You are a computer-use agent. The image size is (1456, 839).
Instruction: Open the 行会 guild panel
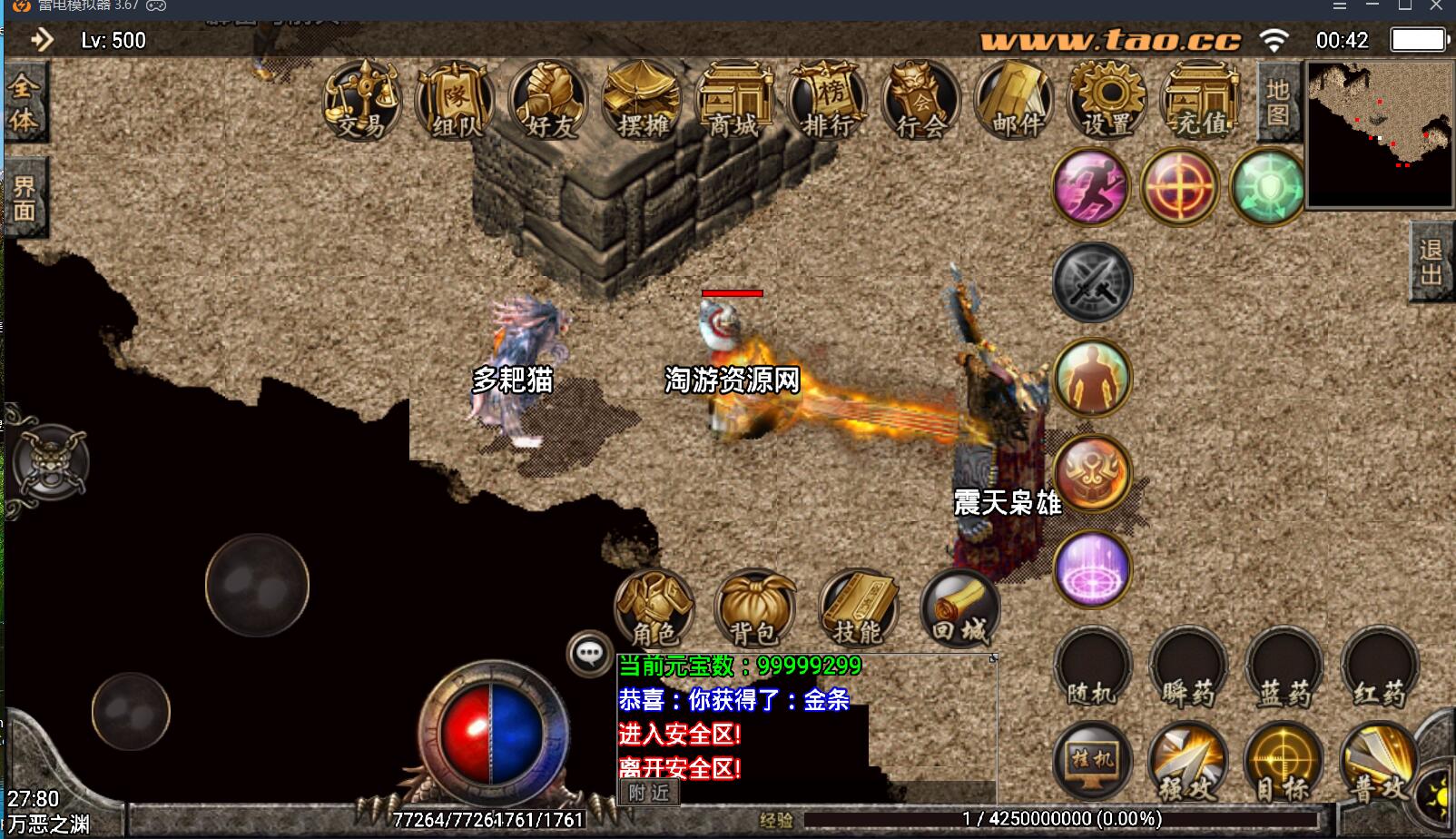click(x=920, y=101)
